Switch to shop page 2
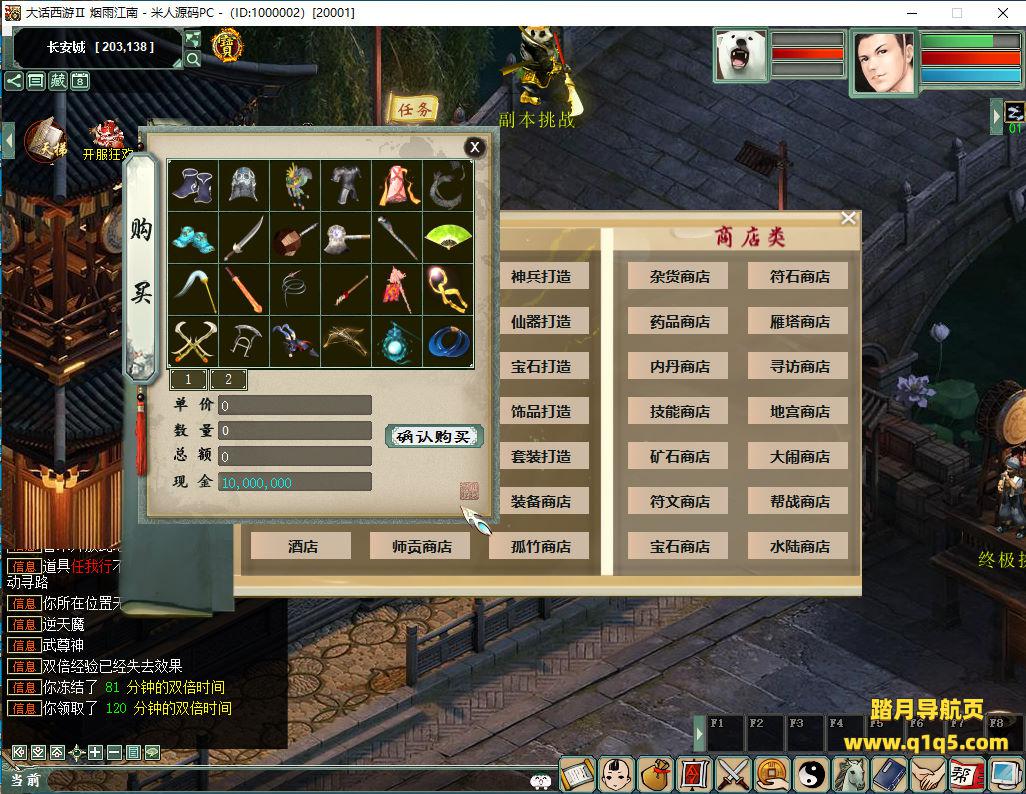 coord(228,379)
